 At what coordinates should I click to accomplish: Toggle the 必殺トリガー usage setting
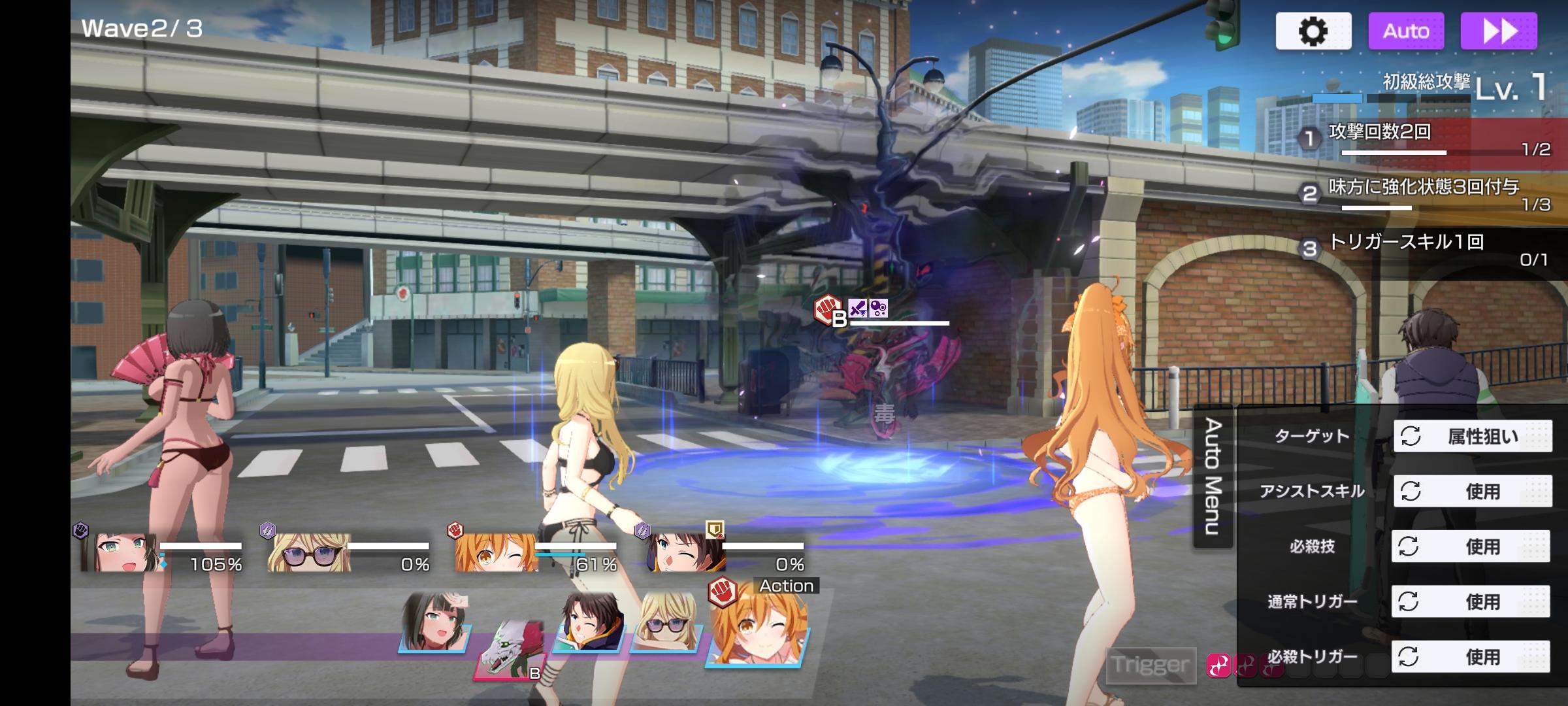(1471, 656)
